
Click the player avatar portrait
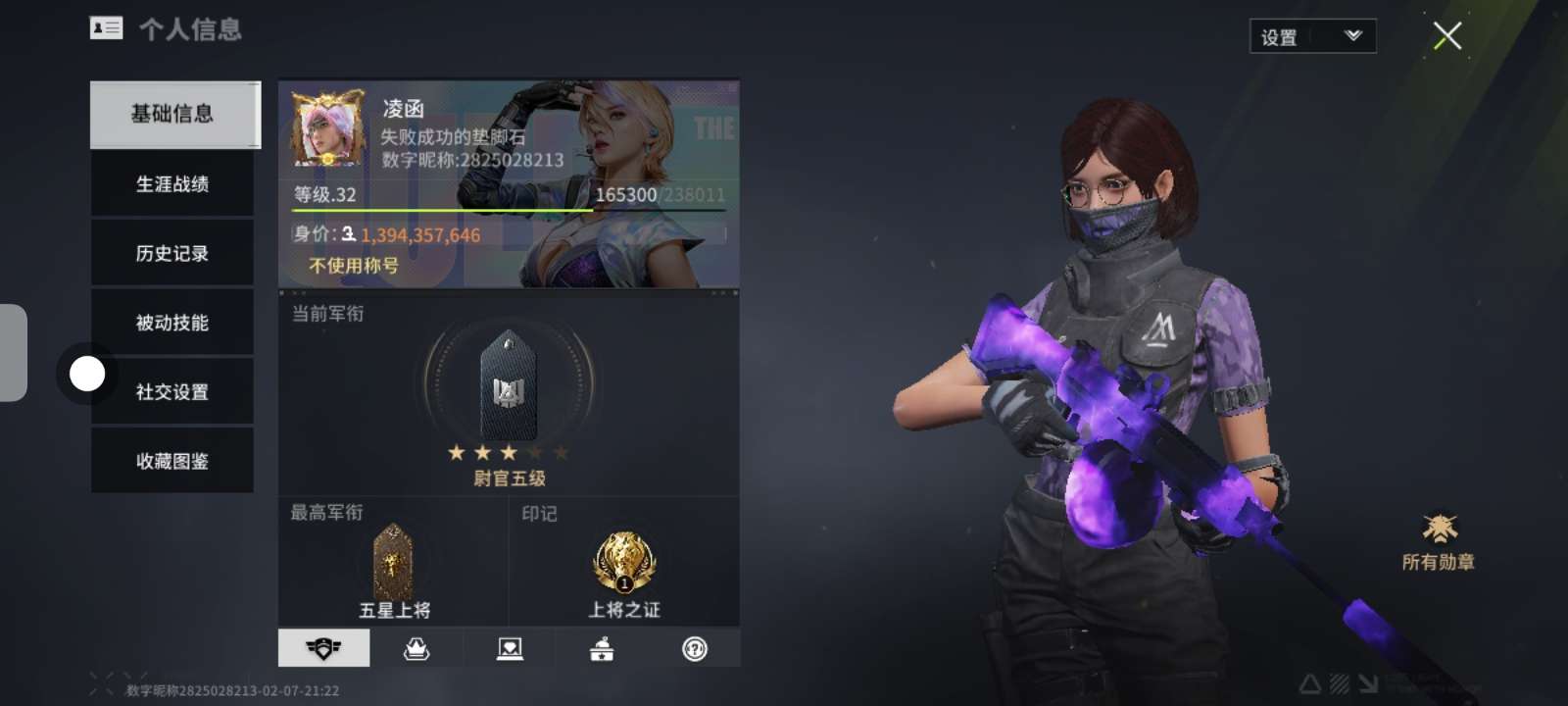click(327, 129)
